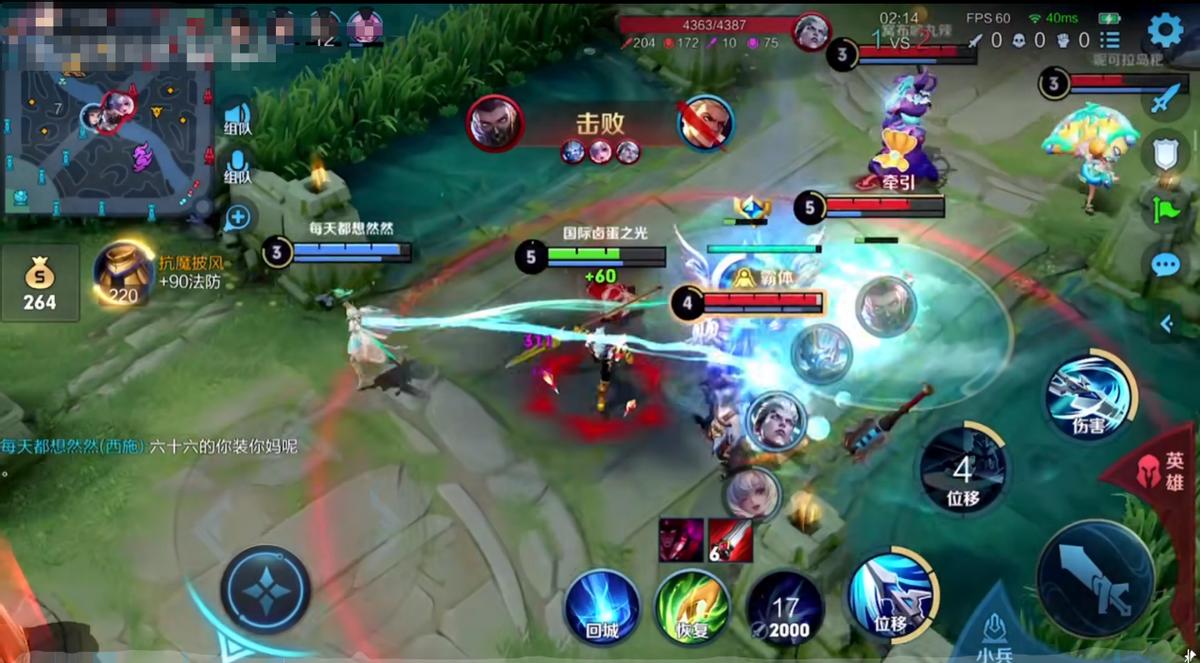Send the sword attack signal
Viewport: 1200px width, 663px height.
(1165, 99)
